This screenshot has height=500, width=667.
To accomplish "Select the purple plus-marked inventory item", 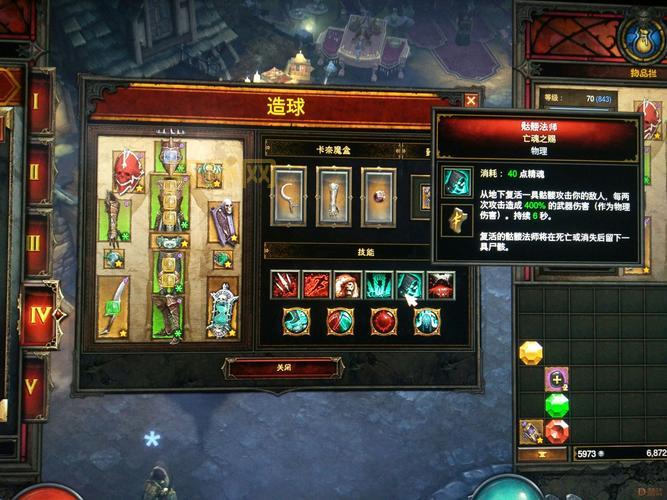I will 557,379.
